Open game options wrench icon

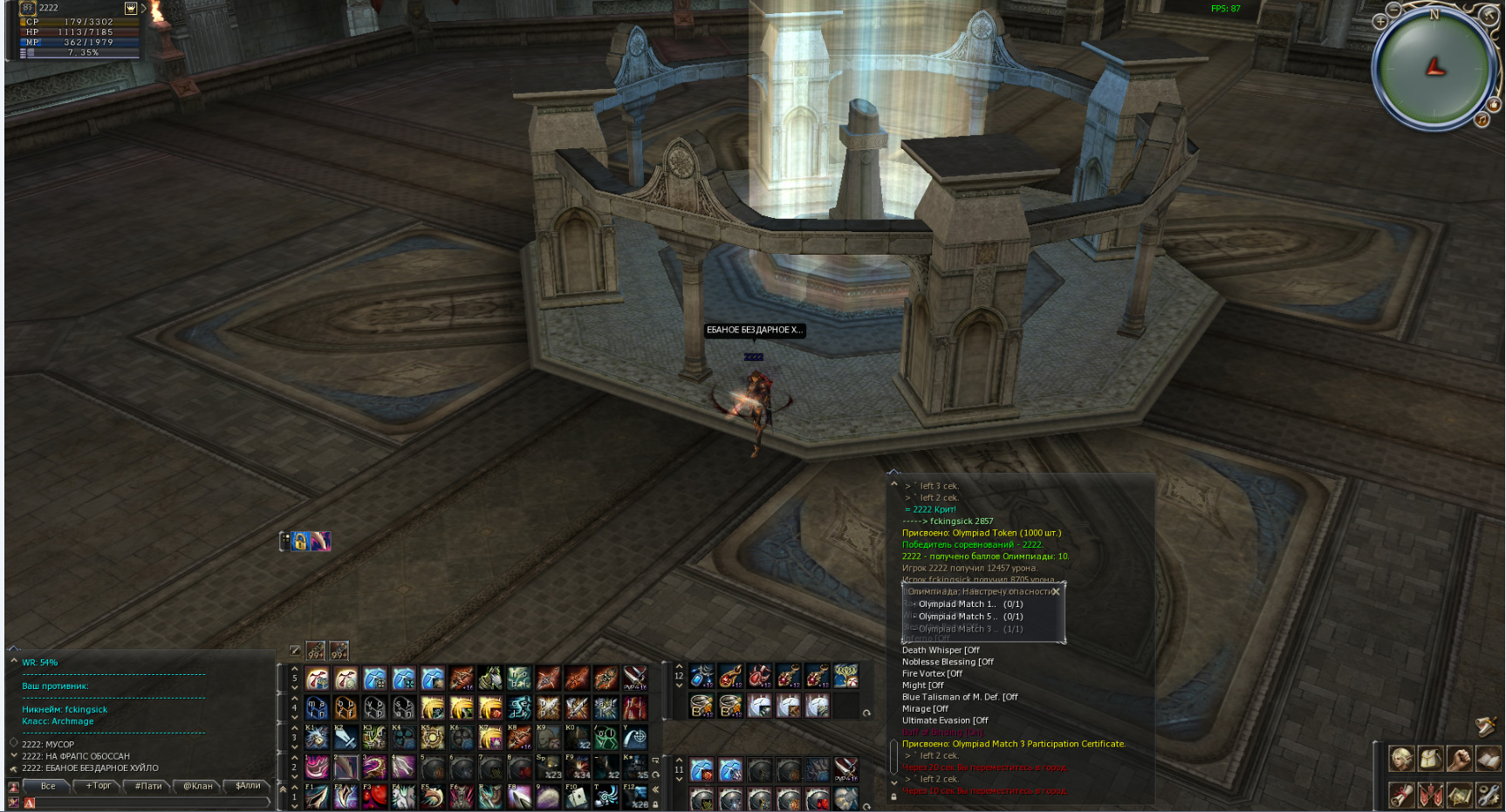pos(1489,795)
